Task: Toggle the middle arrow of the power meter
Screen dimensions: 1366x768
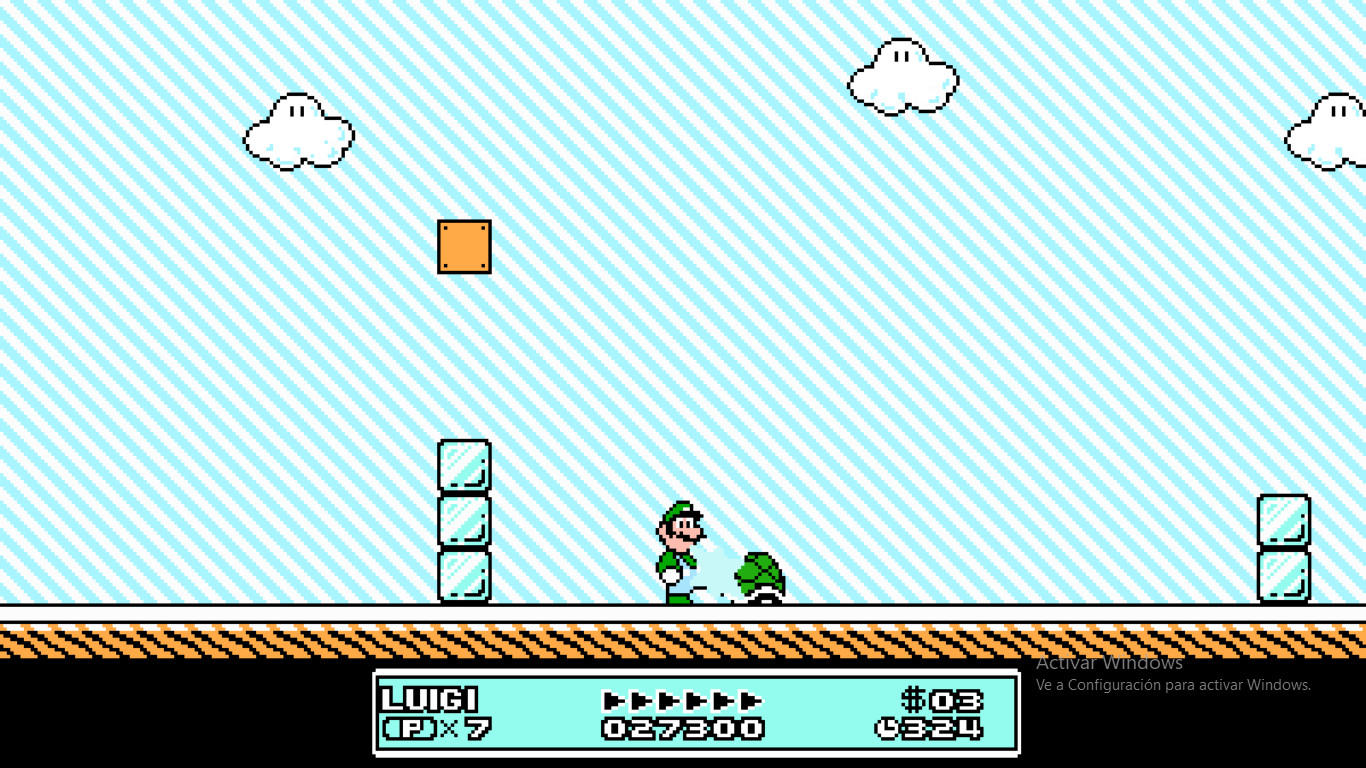Action: (x=682, y=702)
